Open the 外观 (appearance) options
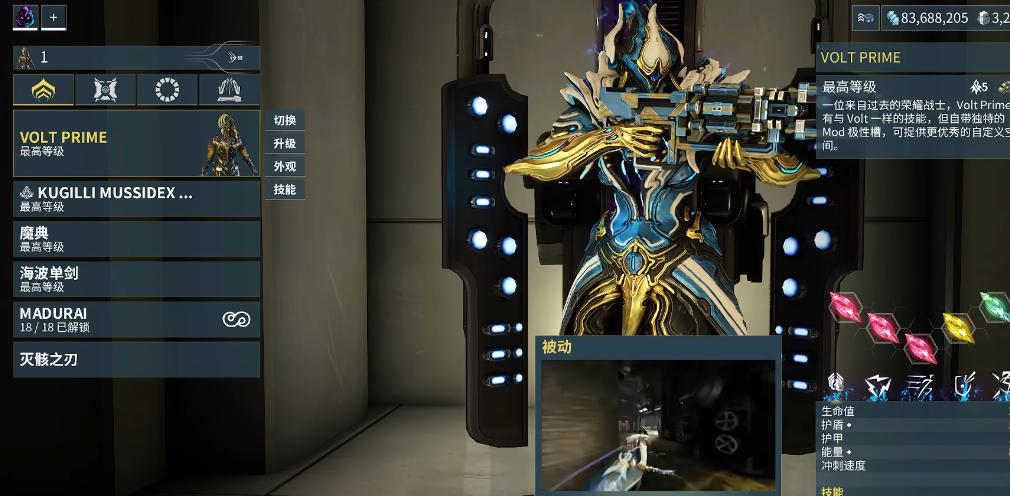 click(284, 166)
